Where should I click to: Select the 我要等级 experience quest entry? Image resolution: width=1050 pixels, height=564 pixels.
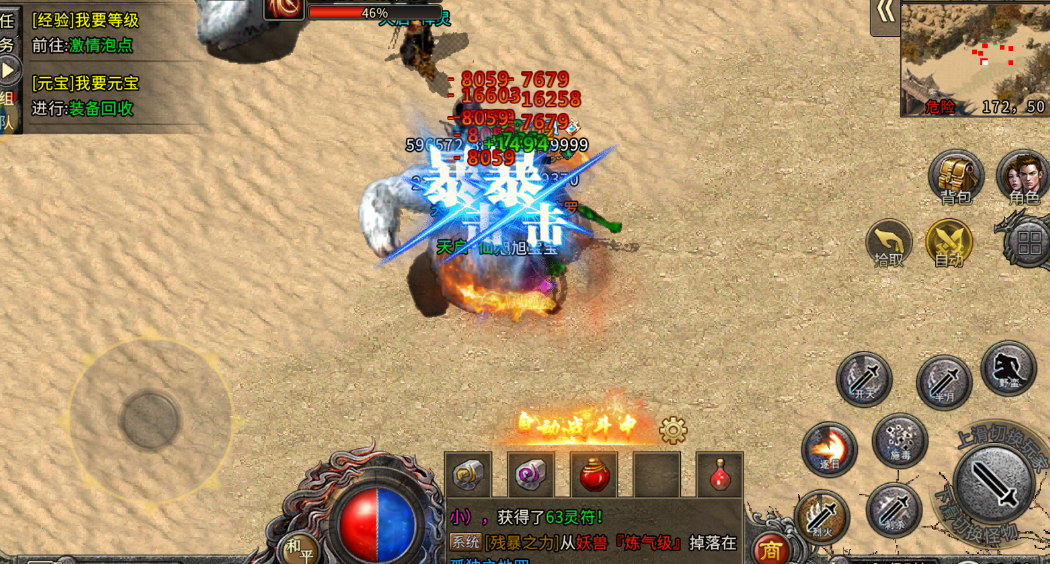point(86,20)
